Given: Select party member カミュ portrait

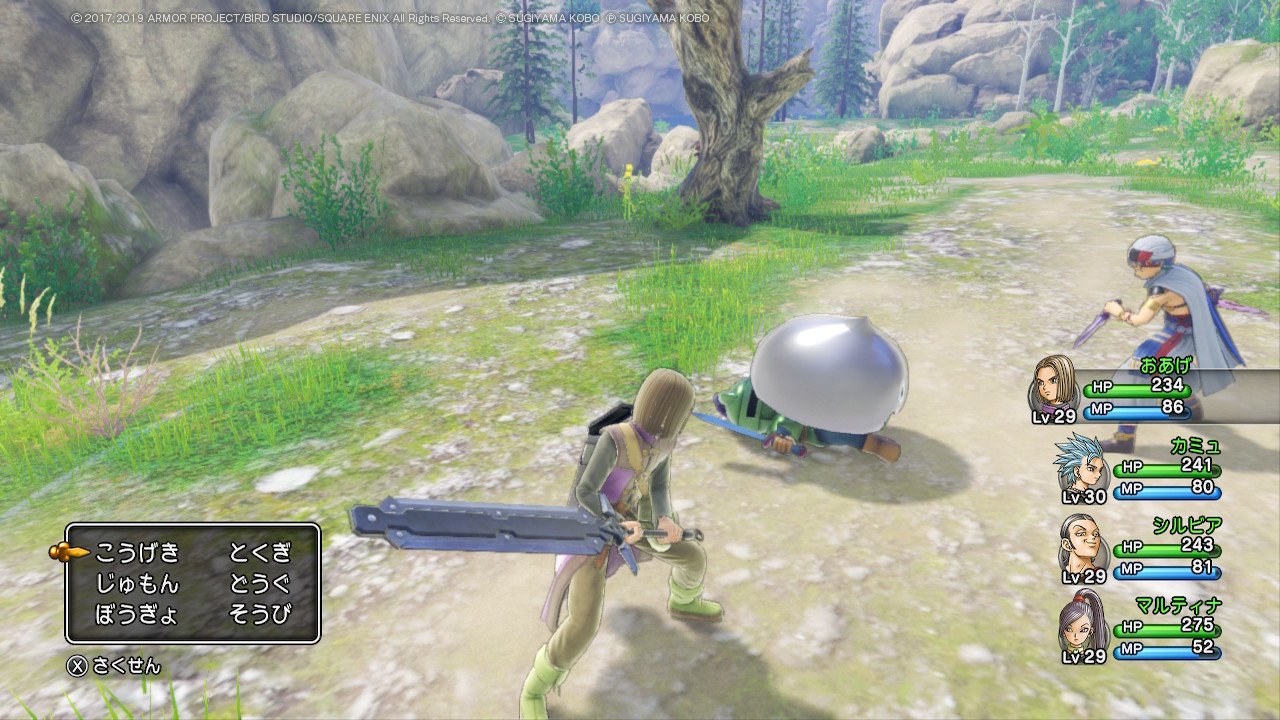Looking at the screenshot, I should [1078, 464].
